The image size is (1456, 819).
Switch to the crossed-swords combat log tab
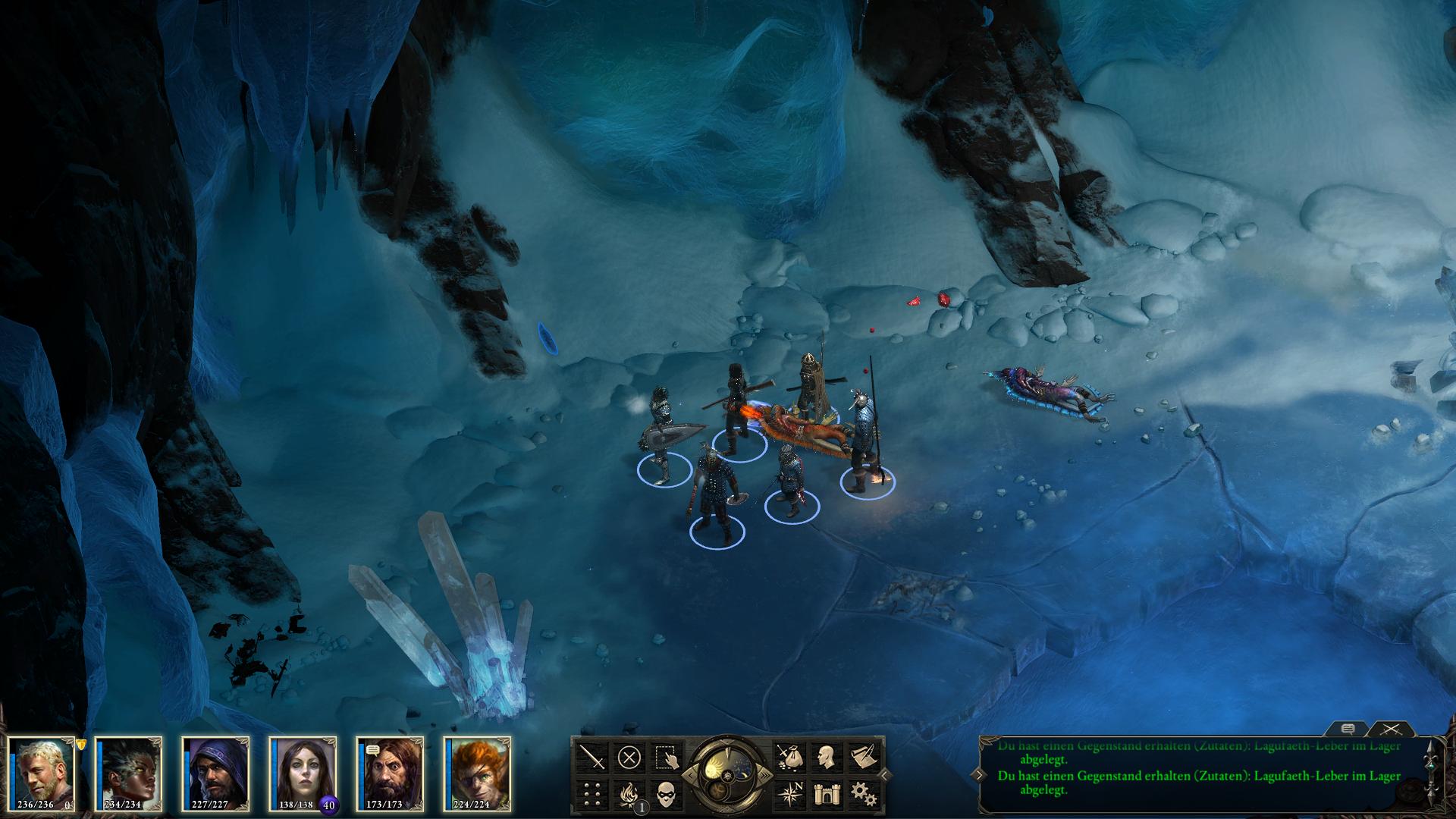(1391, 729)
